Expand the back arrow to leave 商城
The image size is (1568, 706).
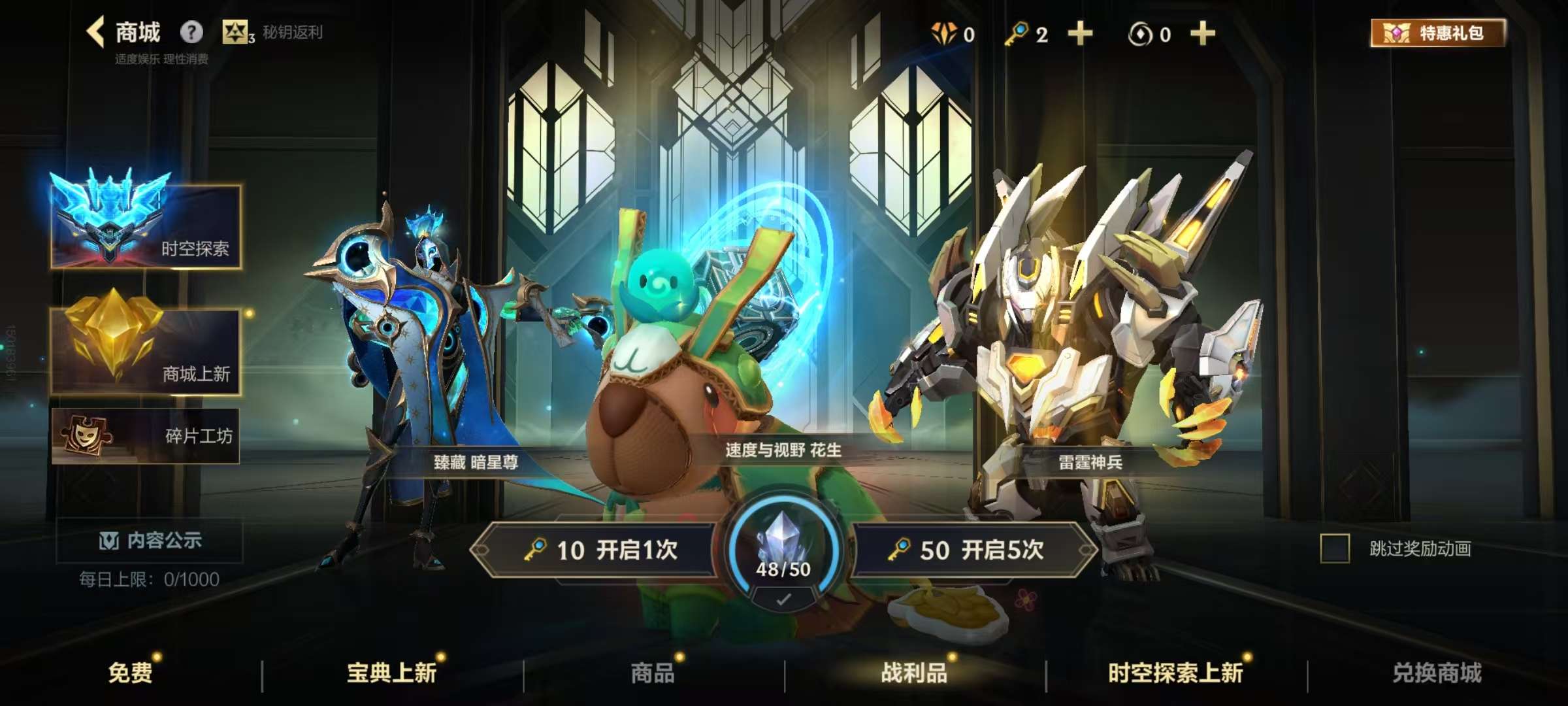click(95, 31)
